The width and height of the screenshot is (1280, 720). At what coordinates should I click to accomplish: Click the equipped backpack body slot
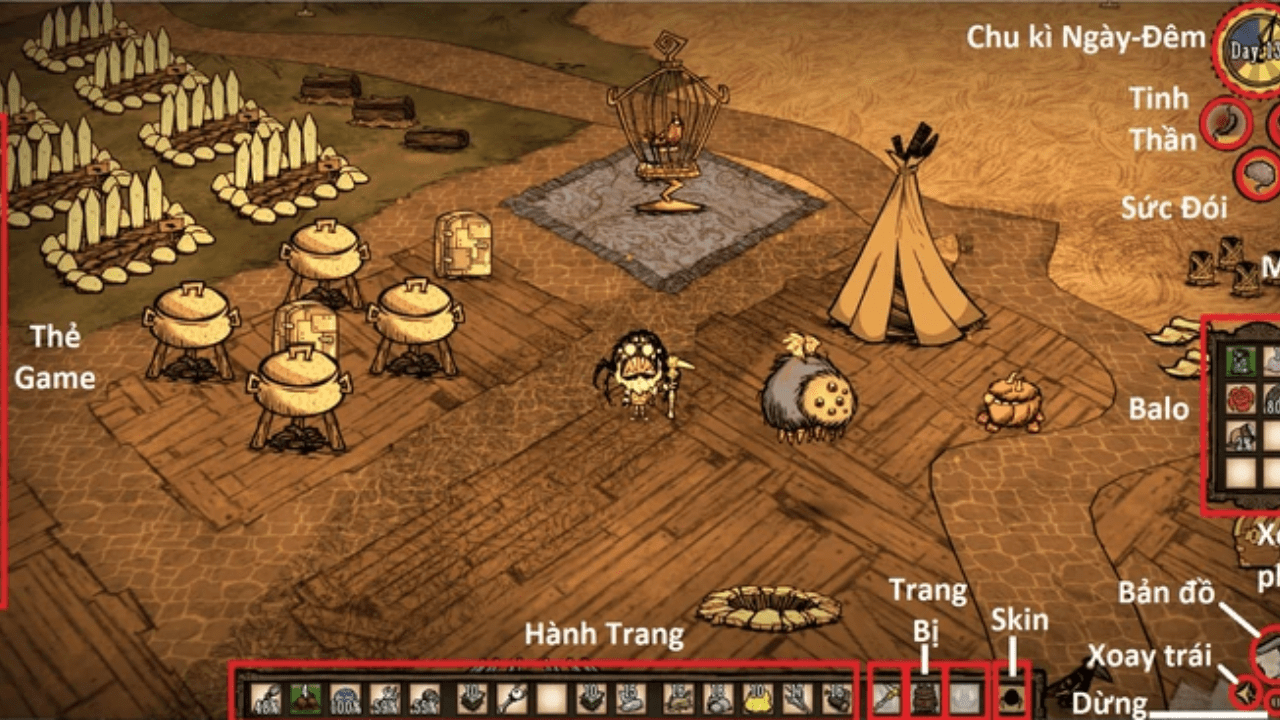(x=927, y=697)
